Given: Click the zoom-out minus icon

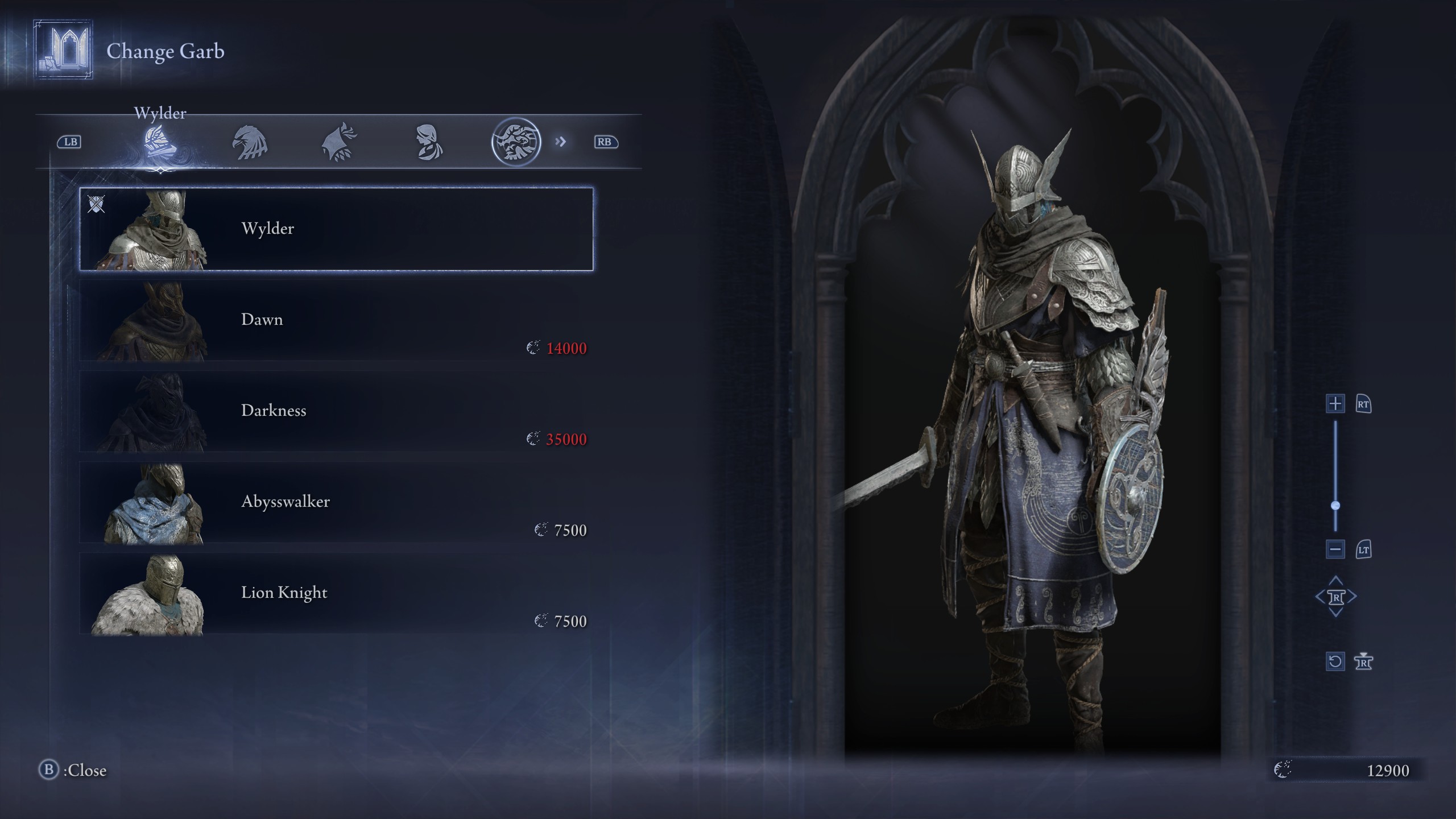Looking at the screenshot, I should pyautogui.click(x=1335, y=549).
